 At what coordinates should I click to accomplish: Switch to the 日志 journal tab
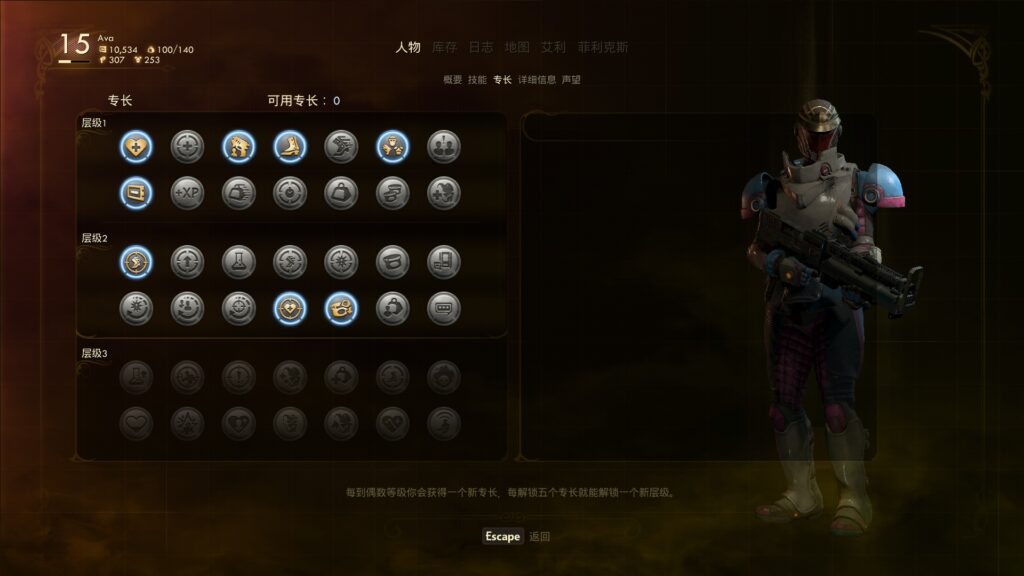[x=481, y=47]
